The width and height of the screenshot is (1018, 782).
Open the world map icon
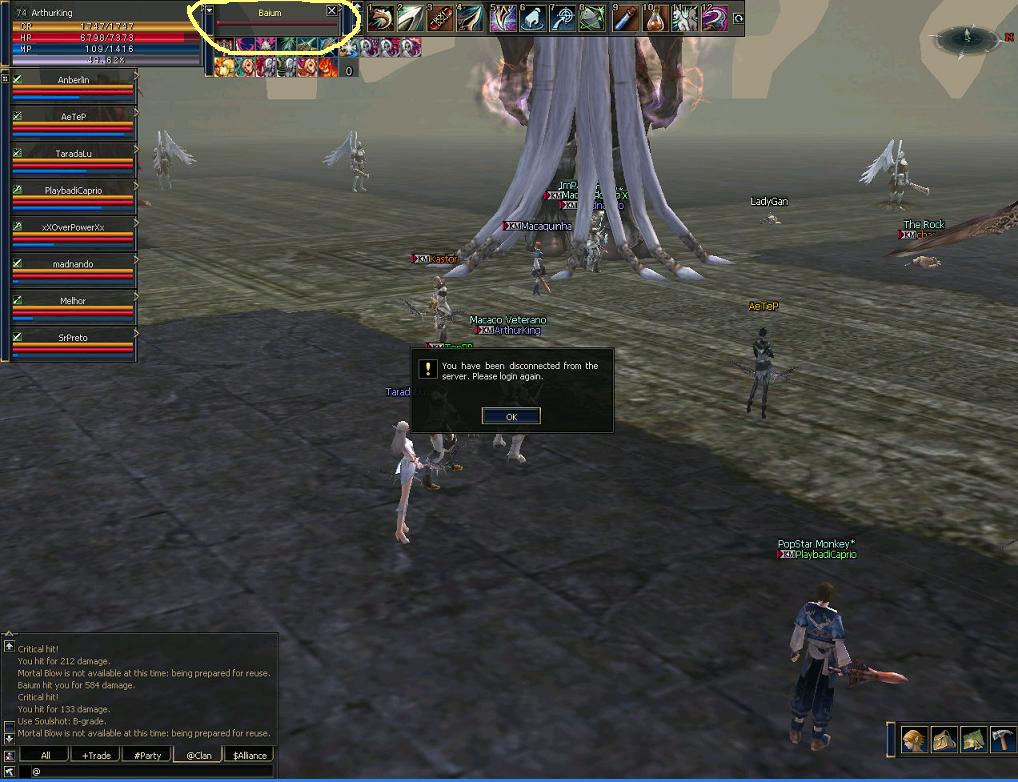974,739
